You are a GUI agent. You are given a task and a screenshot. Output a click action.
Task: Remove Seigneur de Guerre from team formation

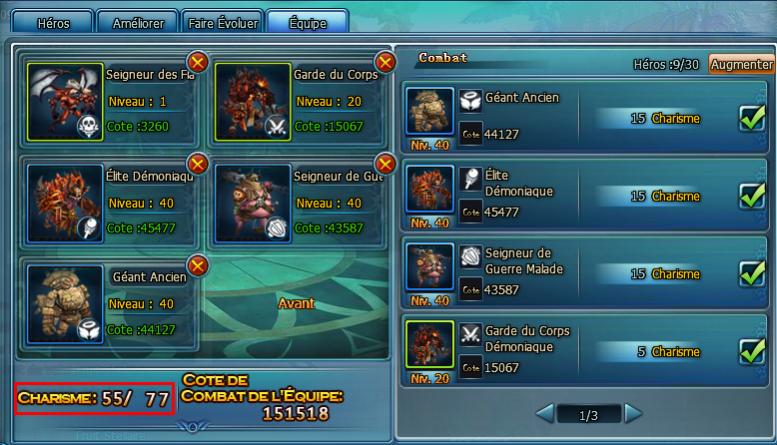384,163
